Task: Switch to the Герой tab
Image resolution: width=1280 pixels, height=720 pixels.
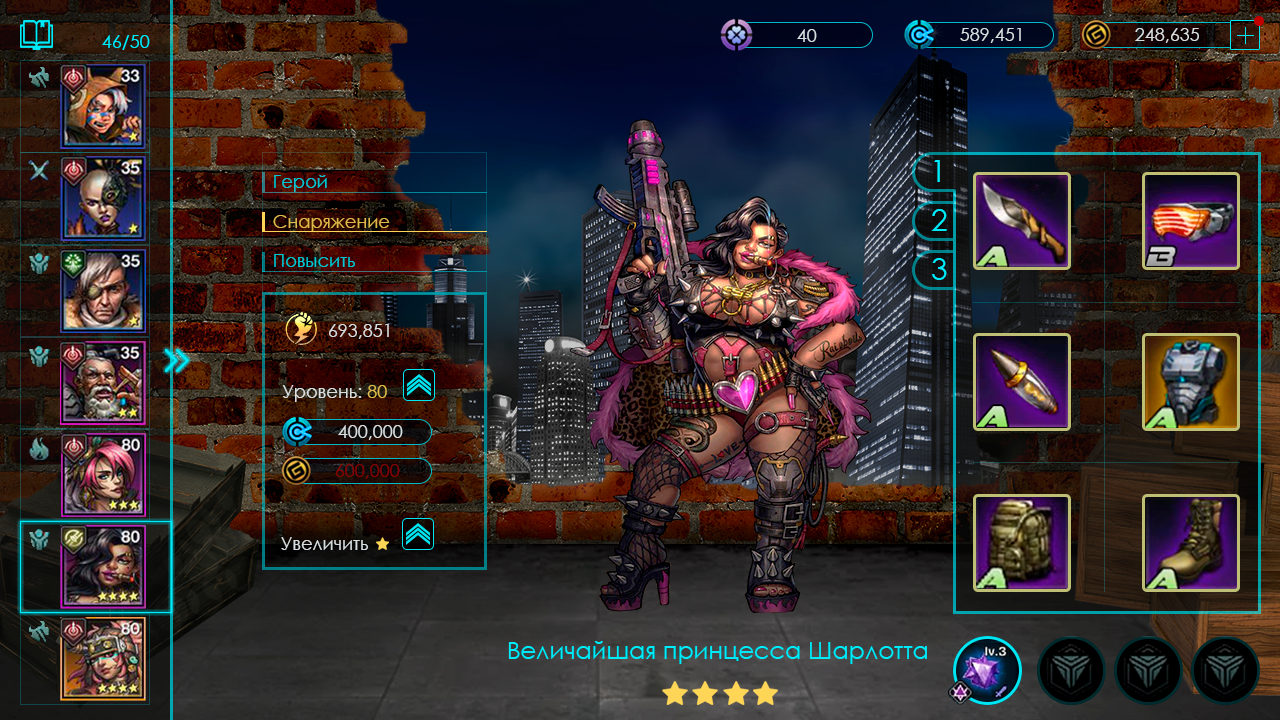Action: point(301,182)
